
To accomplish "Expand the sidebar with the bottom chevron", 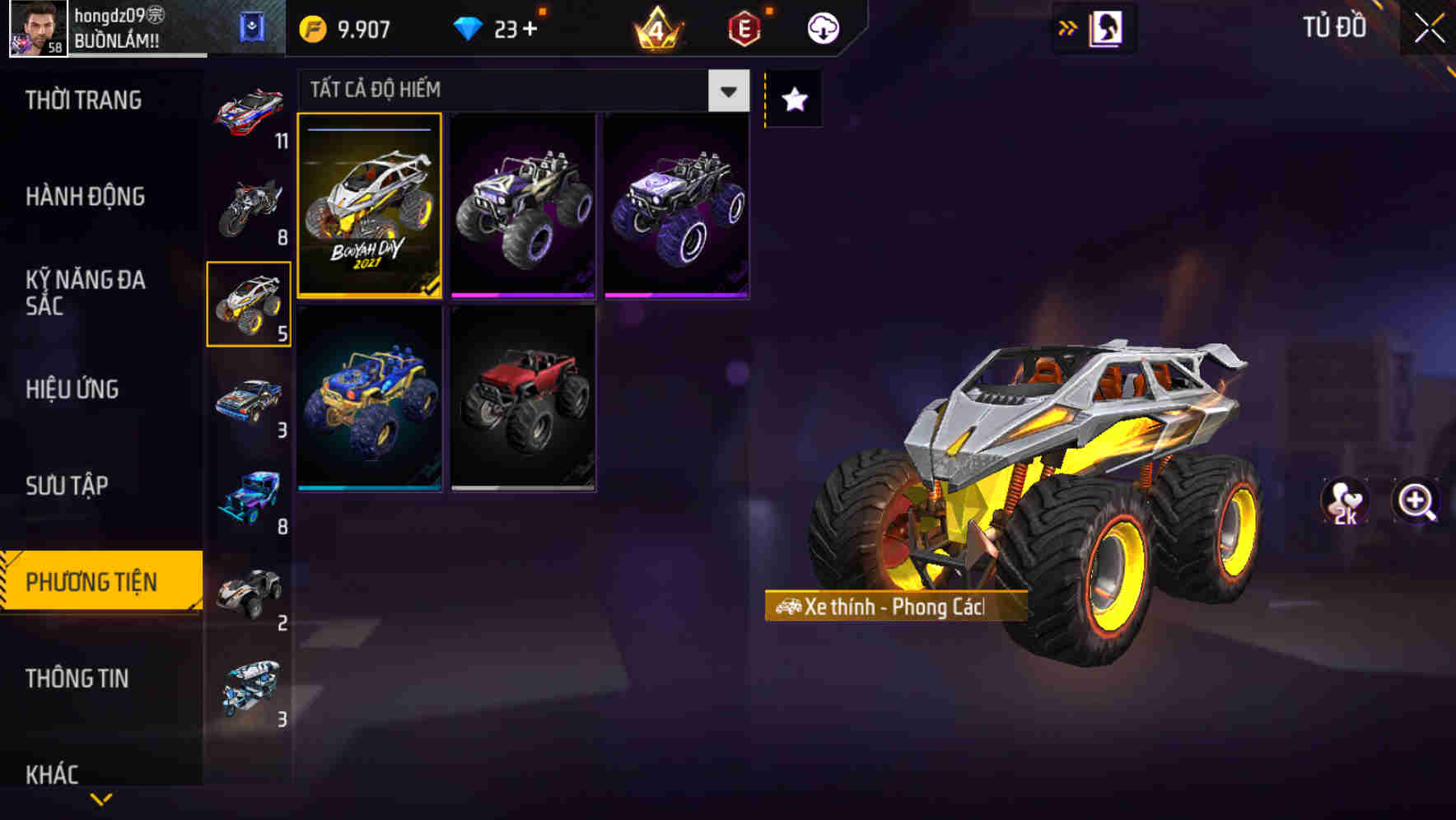I will pyautogui.click(x=100, y=797).
